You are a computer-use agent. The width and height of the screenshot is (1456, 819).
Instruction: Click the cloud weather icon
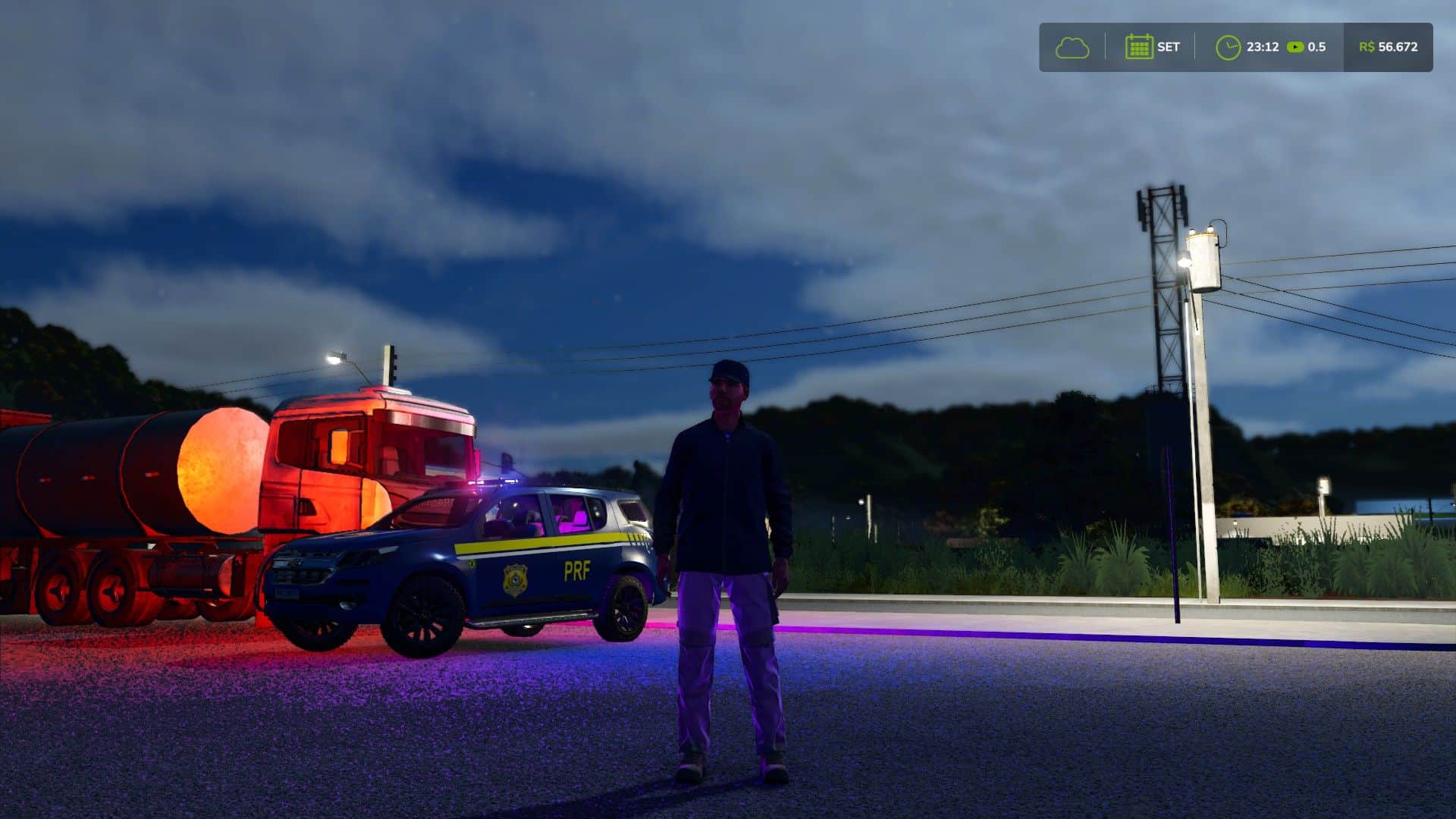point(1072,48)
